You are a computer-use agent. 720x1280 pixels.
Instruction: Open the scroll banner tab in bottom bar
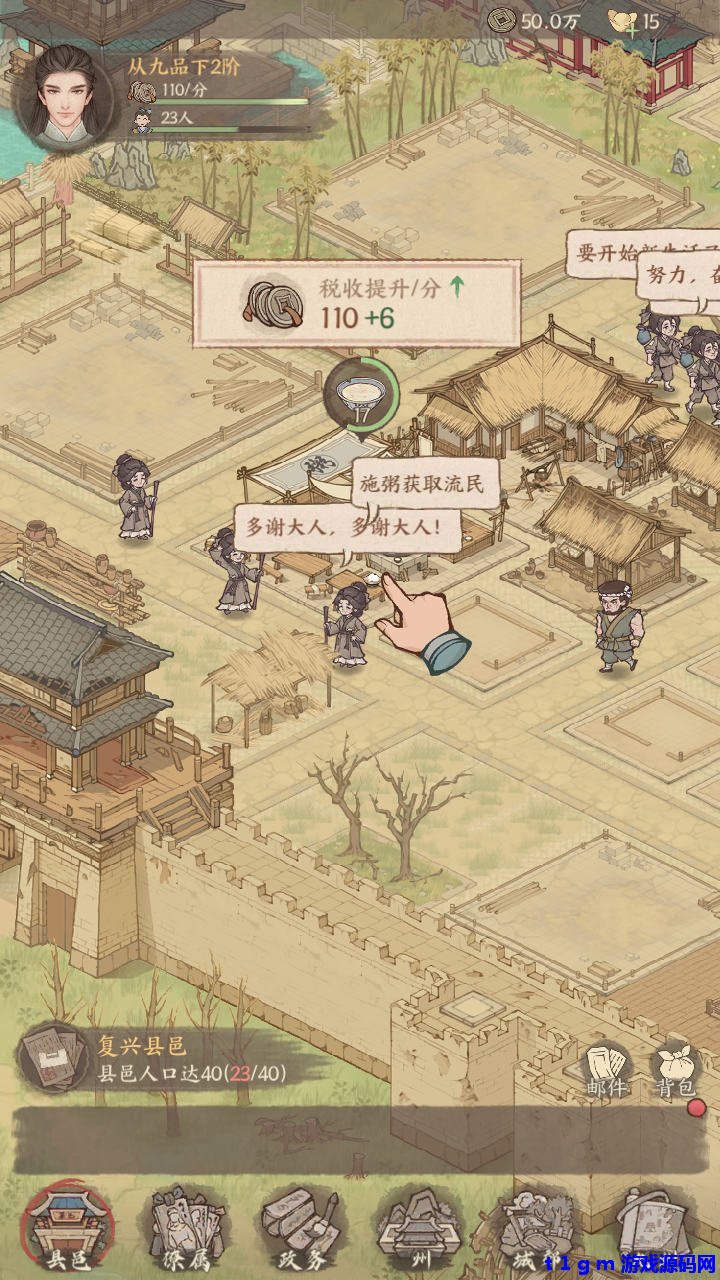[x=650, y=1228]
